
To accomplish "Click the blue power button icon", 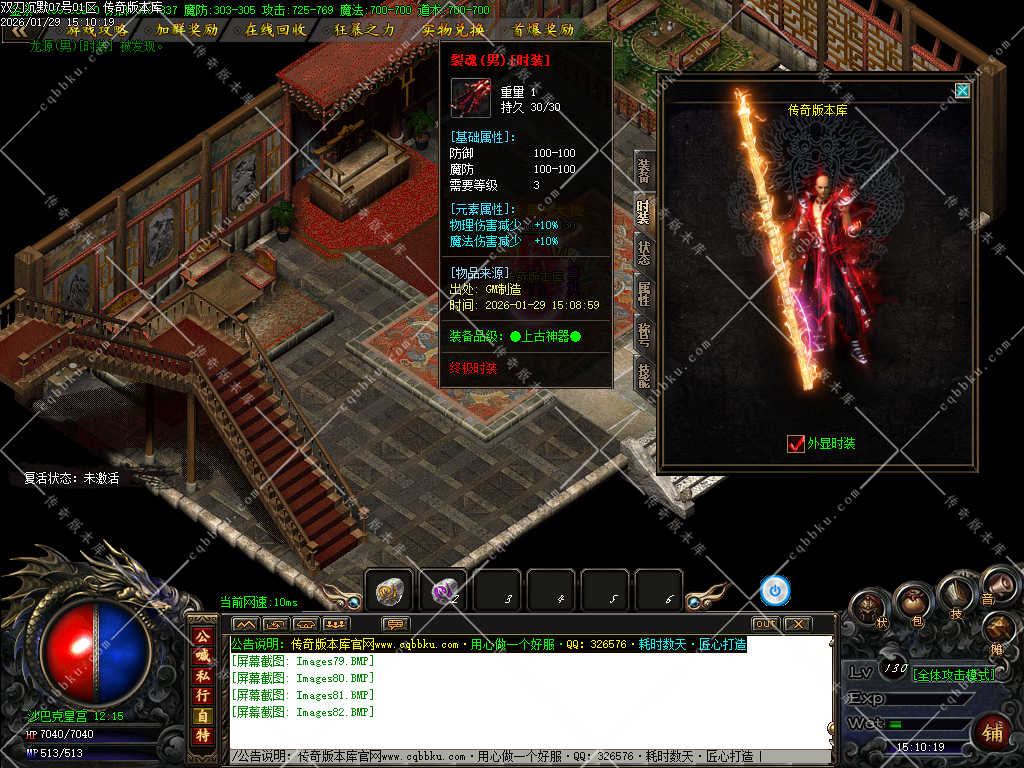I will pyautogui.click(x=775, y=591).
